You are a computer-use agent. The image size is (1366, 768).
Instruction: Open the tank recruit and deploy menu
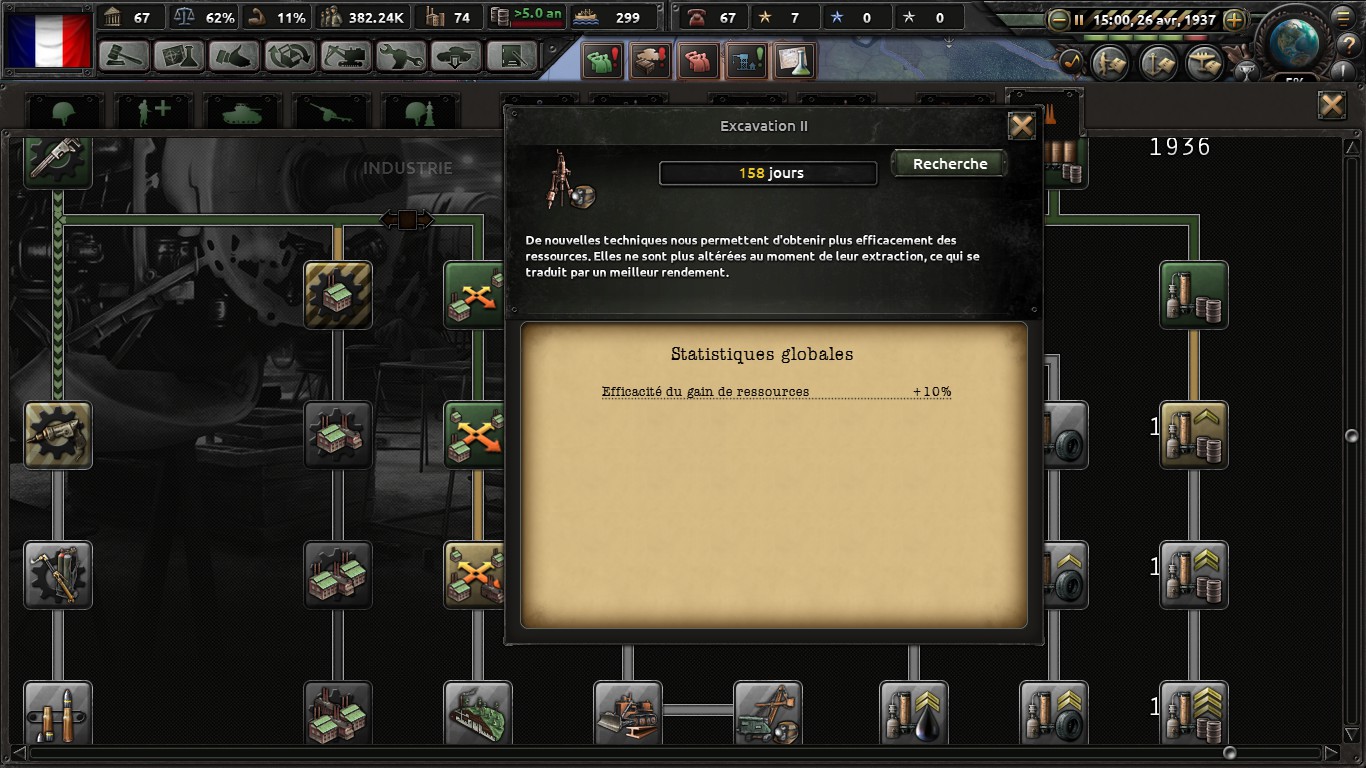pos(456,56)
